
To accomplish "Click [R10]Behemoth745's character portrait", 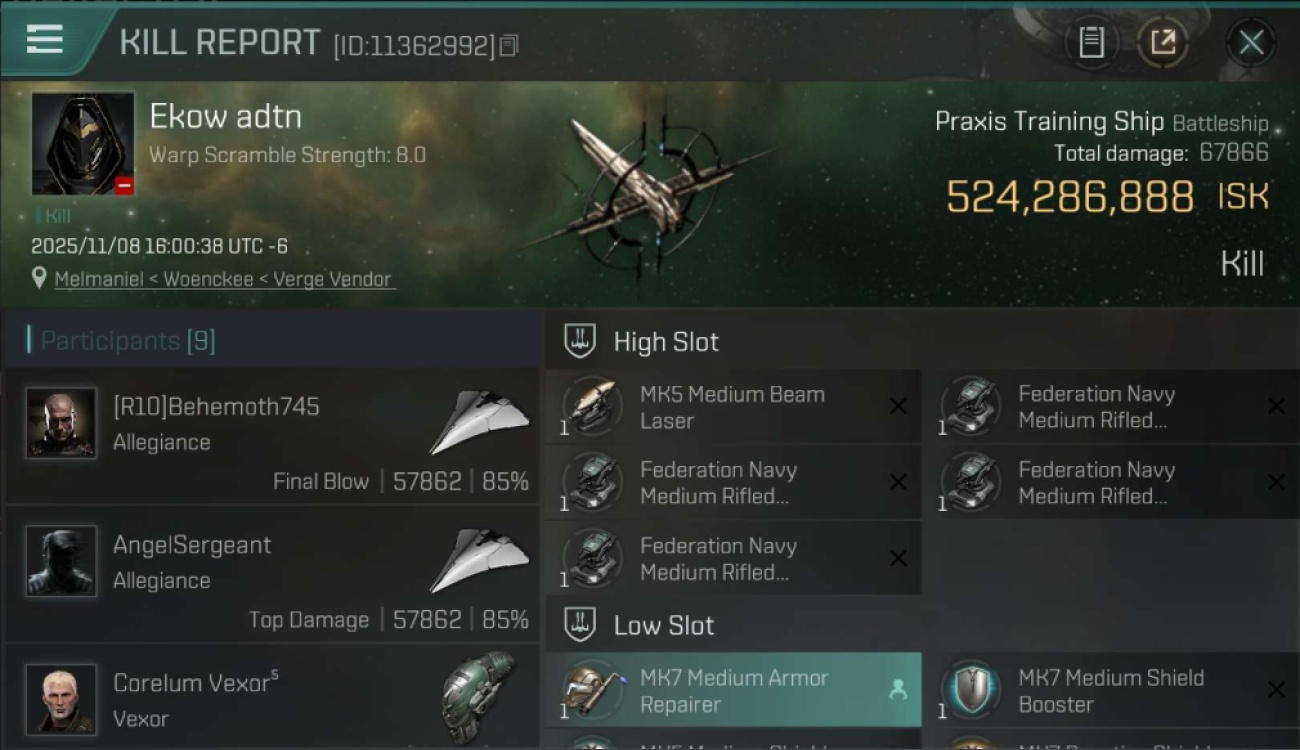I will pos(60,424).
